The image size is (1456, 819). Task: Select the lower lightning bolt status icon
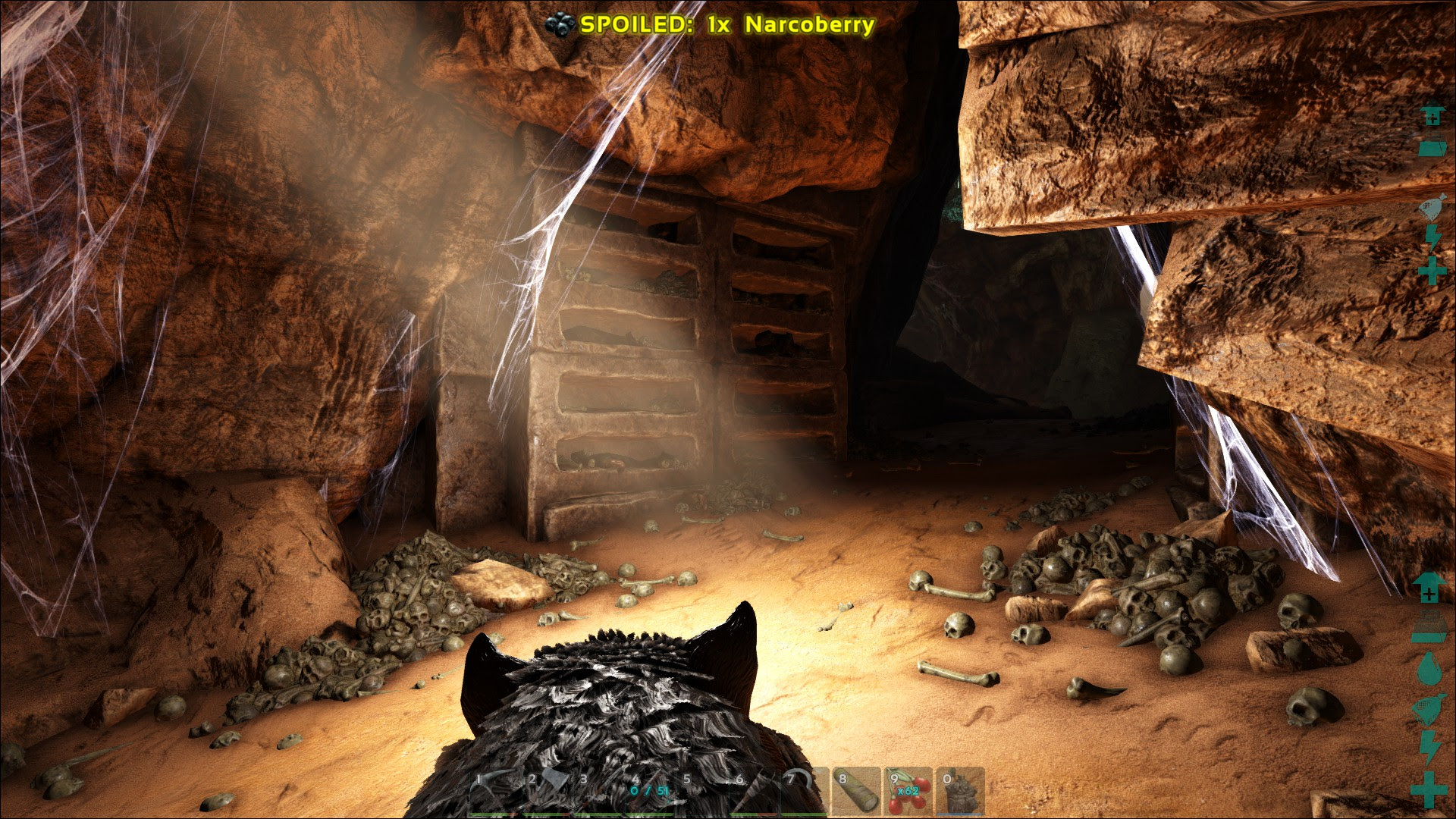(1429, 745)
